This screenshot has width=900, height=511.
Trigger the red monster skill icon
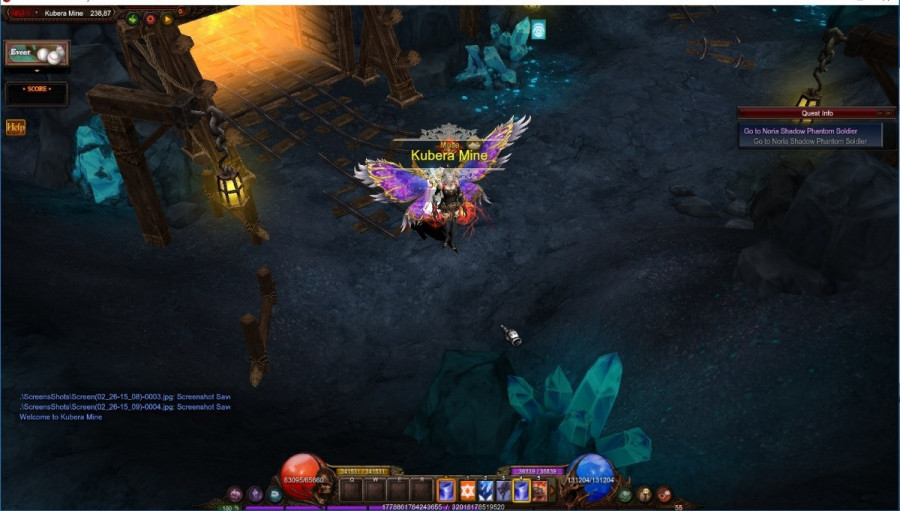(540, 490)
